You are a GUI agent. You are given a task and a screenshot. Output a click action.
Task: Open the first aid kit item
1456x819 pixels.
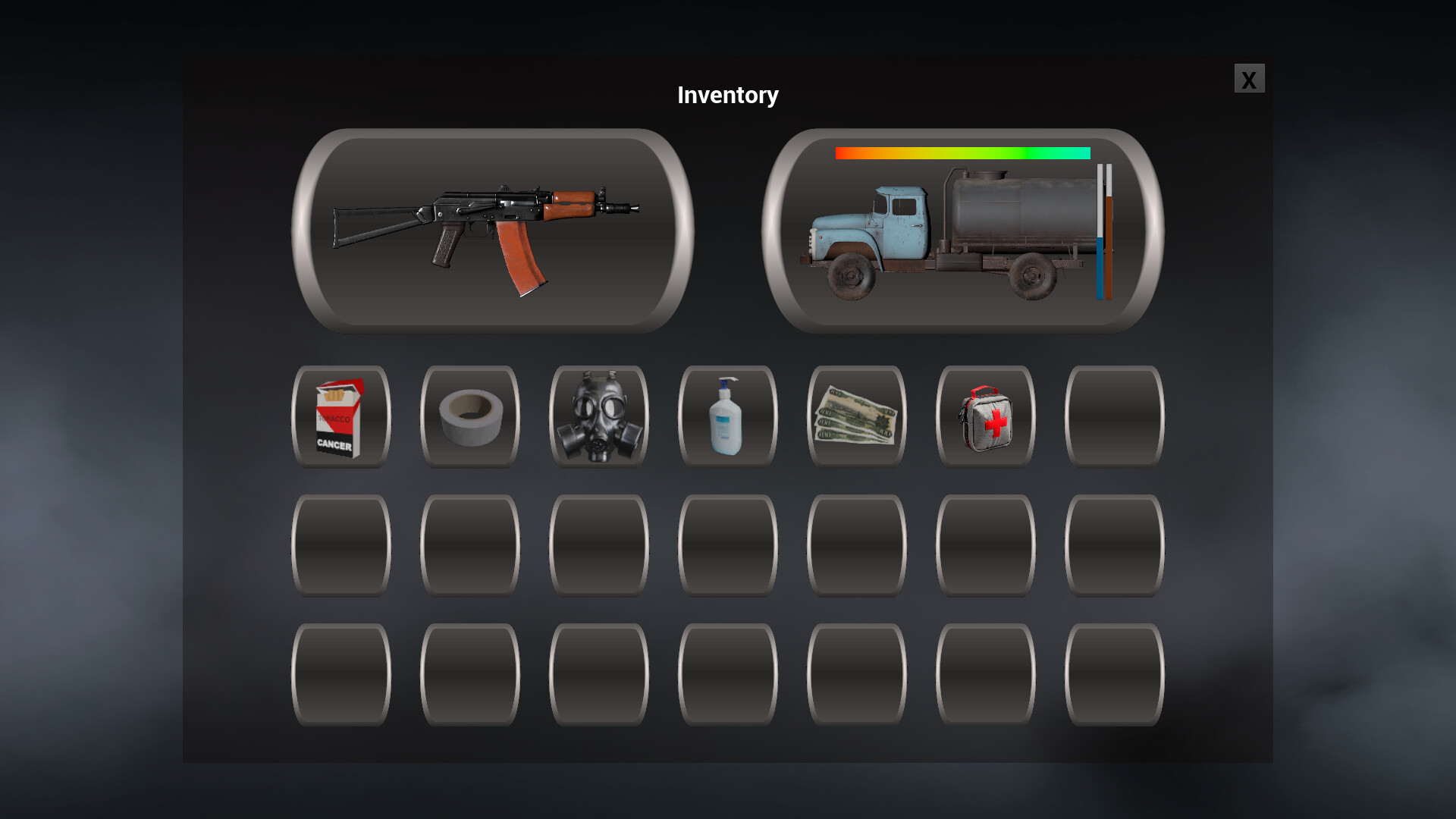point(985,416)
